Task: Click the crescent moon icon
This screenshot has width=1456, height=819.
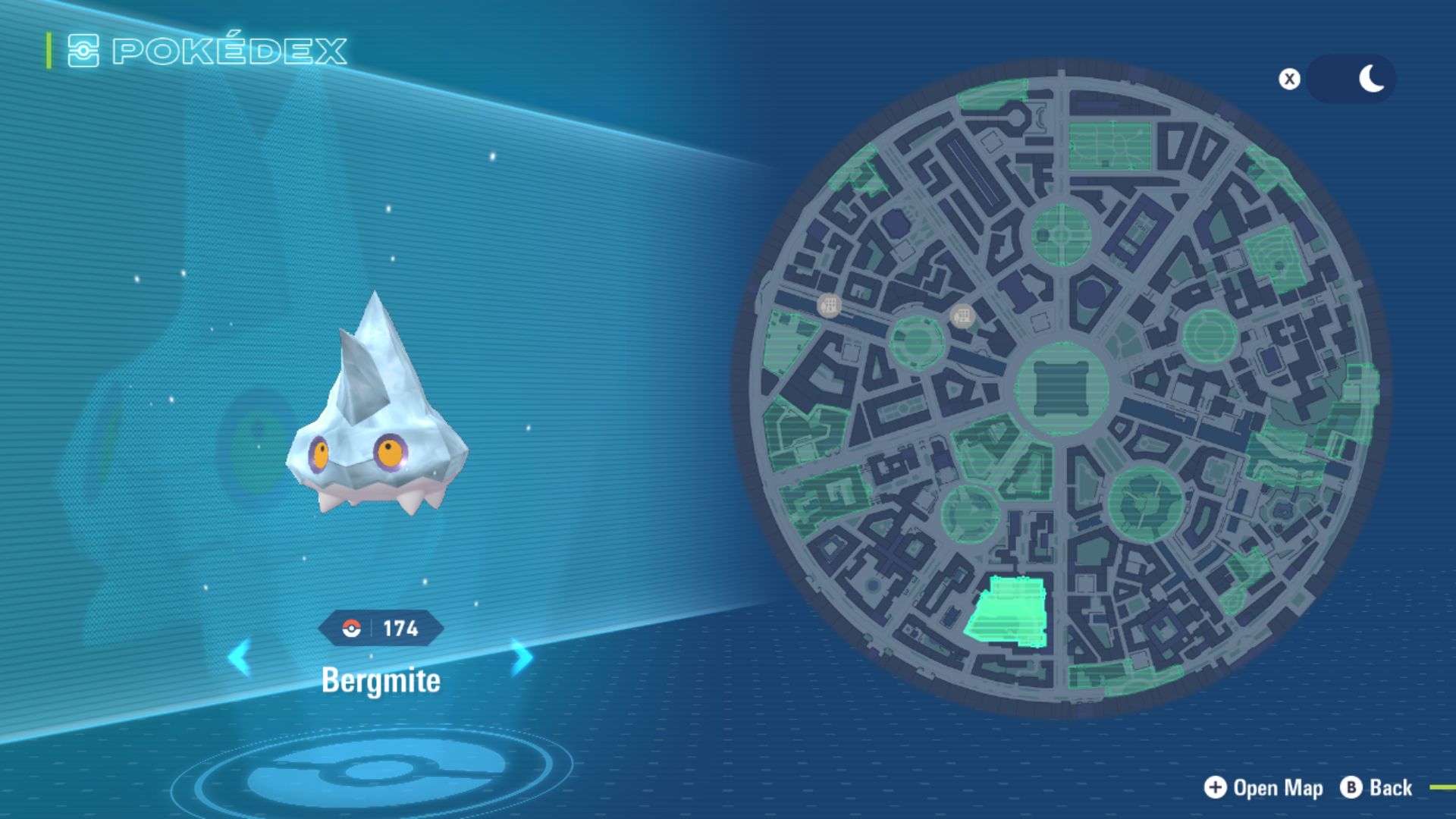Action: tap(1370, 78)
